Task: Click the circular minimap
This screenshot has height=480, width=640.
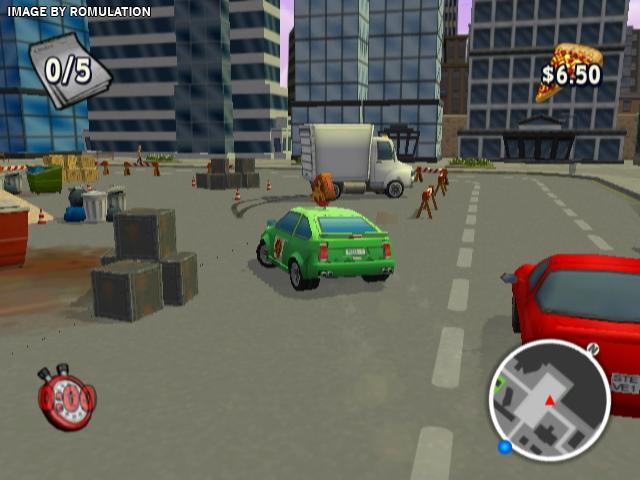Action: [548, 400]
